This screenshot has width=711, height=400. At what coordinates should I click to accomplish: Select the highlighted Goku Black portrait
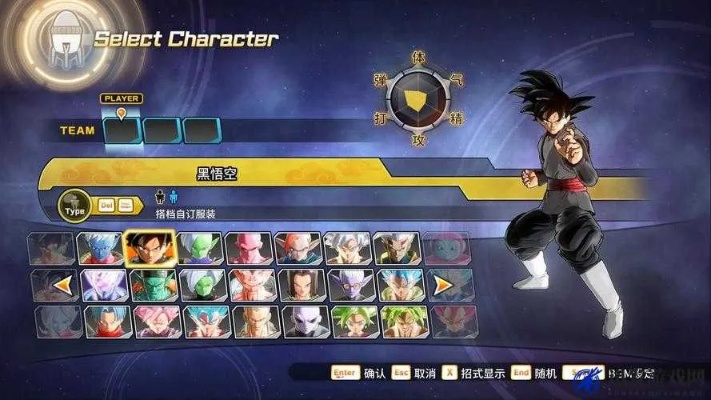click(x=149, y=246)
